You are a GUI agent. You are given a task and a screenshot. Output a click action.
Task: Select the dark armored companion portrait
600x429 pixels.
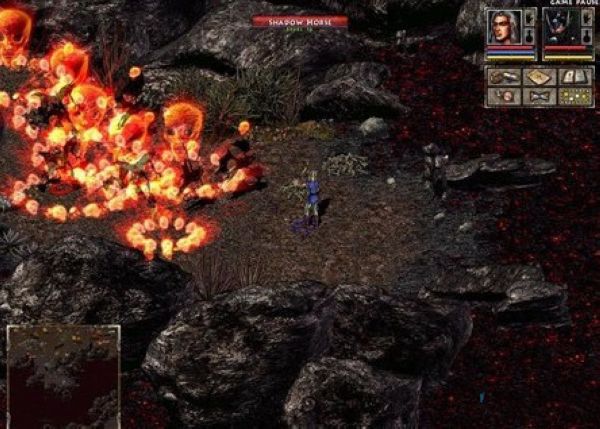pos(557,28)
